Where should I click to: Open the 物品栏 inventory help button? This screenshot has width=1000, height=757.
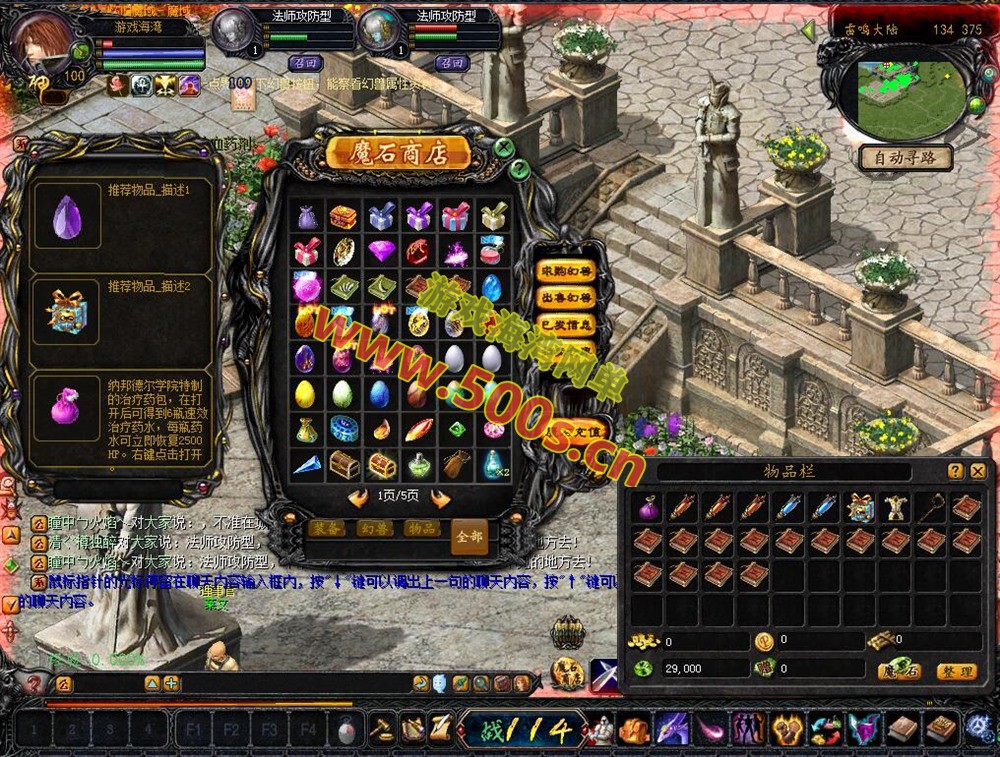pos(955,471)
